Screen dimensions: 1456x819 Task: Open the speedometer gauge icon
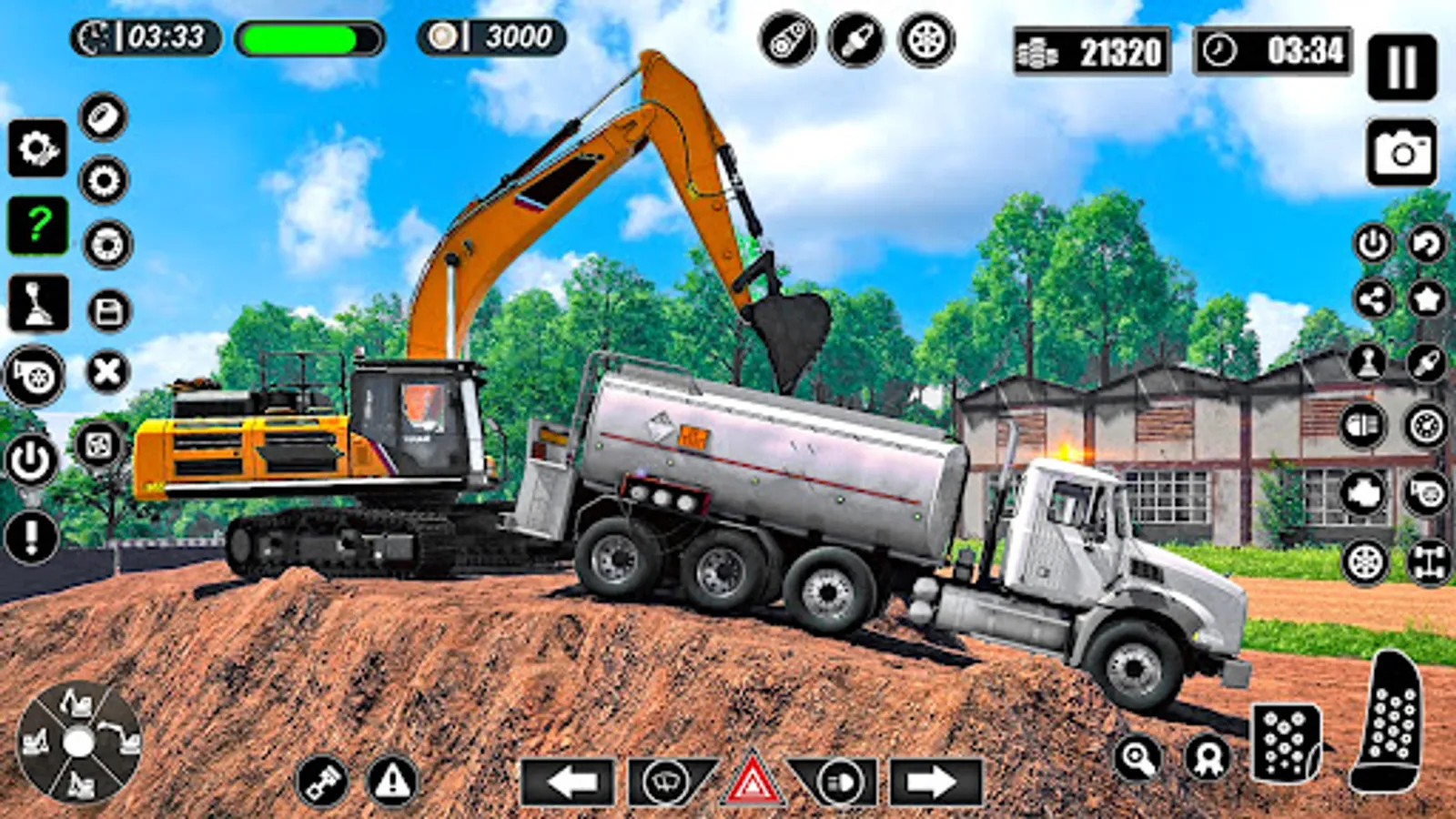pyautogui.click(x=1424, y=423)
